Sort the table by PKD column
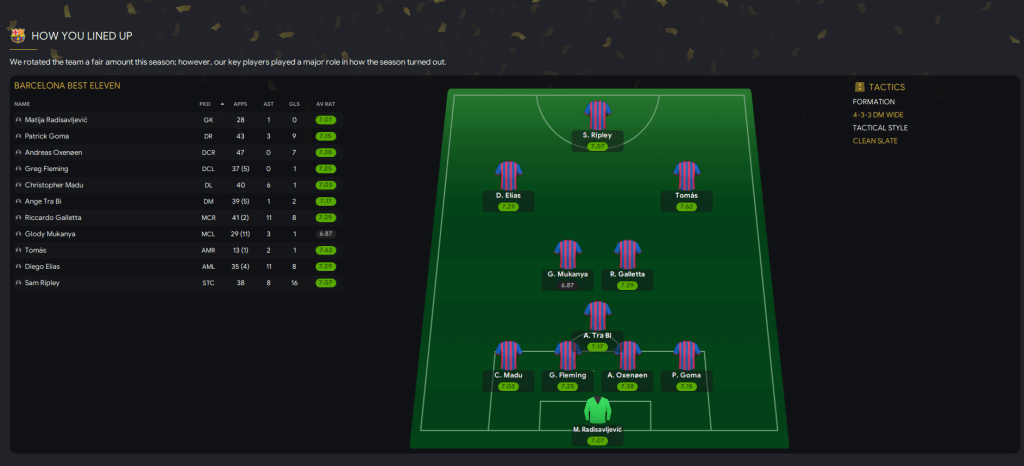Screen dimensions: 1024x466 [x=205, y=103]
